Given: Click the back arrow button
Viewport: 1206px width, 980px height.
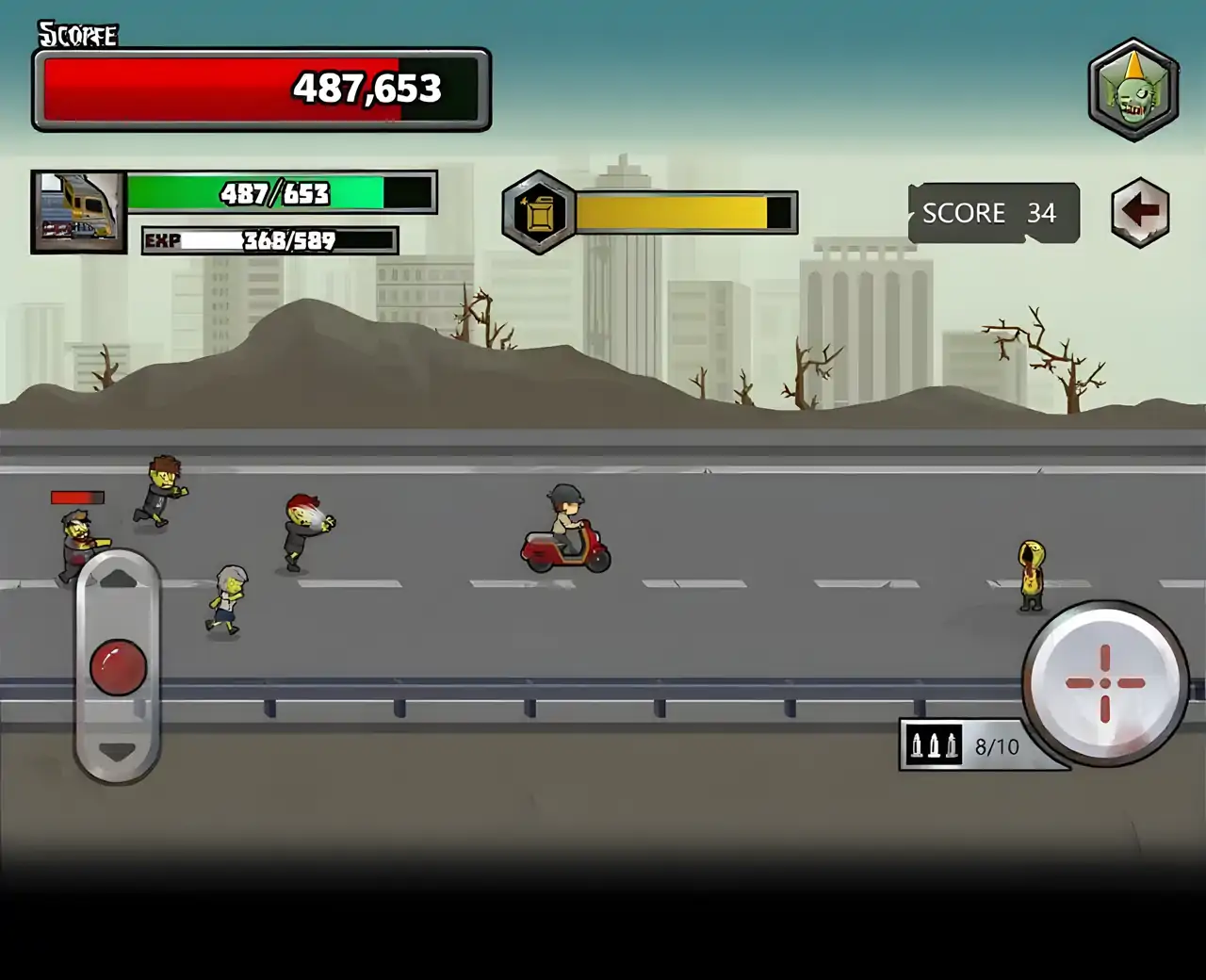Looking at the screenshot, I should click(1140, 212).
